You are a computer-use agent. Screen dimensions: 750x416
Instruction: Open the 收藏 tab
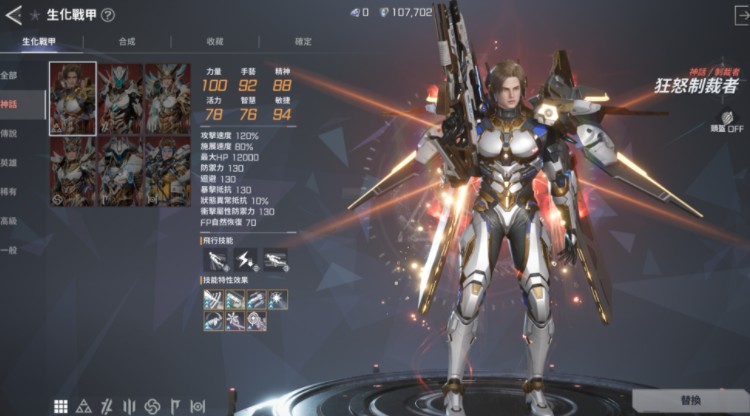pos(215,41)
